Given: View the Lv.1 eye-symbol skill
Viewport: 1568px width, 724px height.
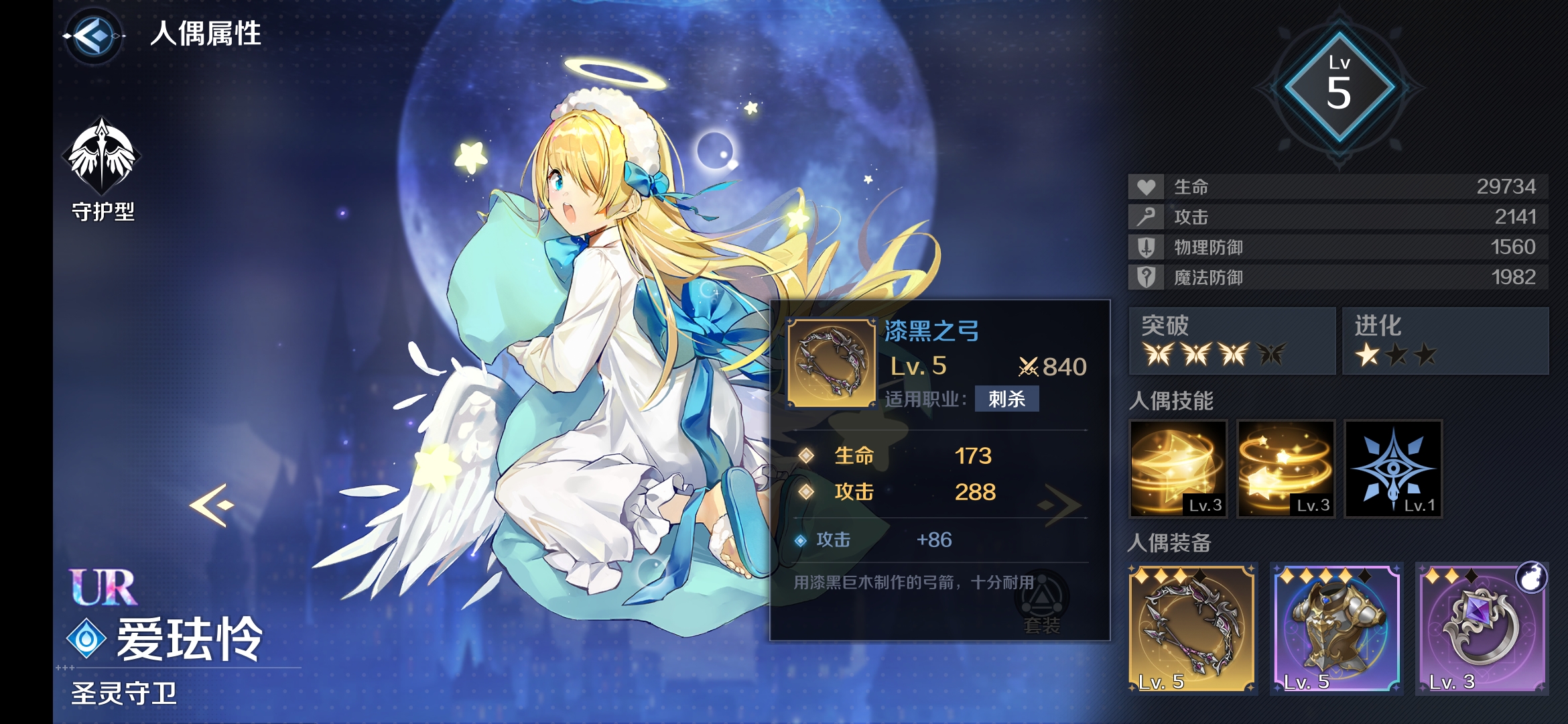Looking at the screenshot, I should click(x=1392, y=469).
